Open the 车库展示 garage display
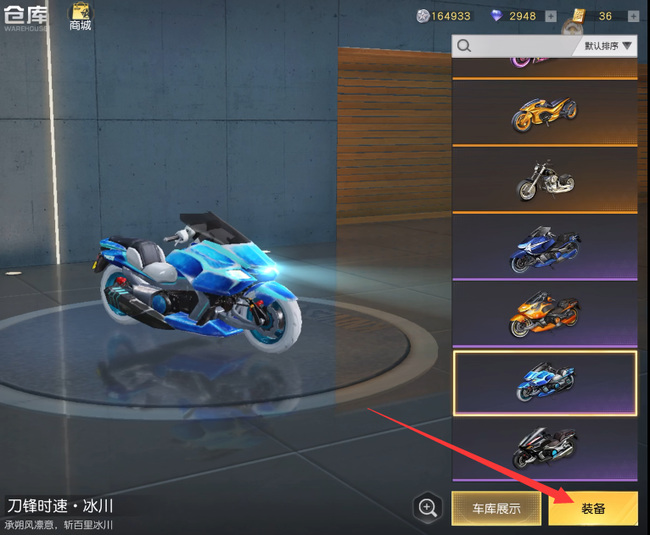The image size is (650, 535). 496,508
